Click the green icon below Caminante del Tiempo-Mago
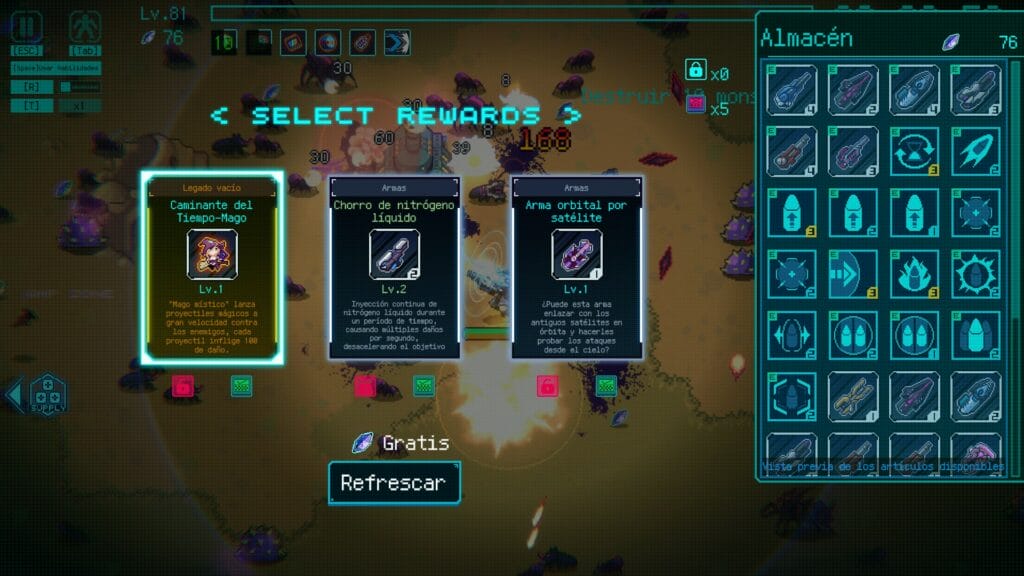1024x576 pixels. (x=242, y=386)
